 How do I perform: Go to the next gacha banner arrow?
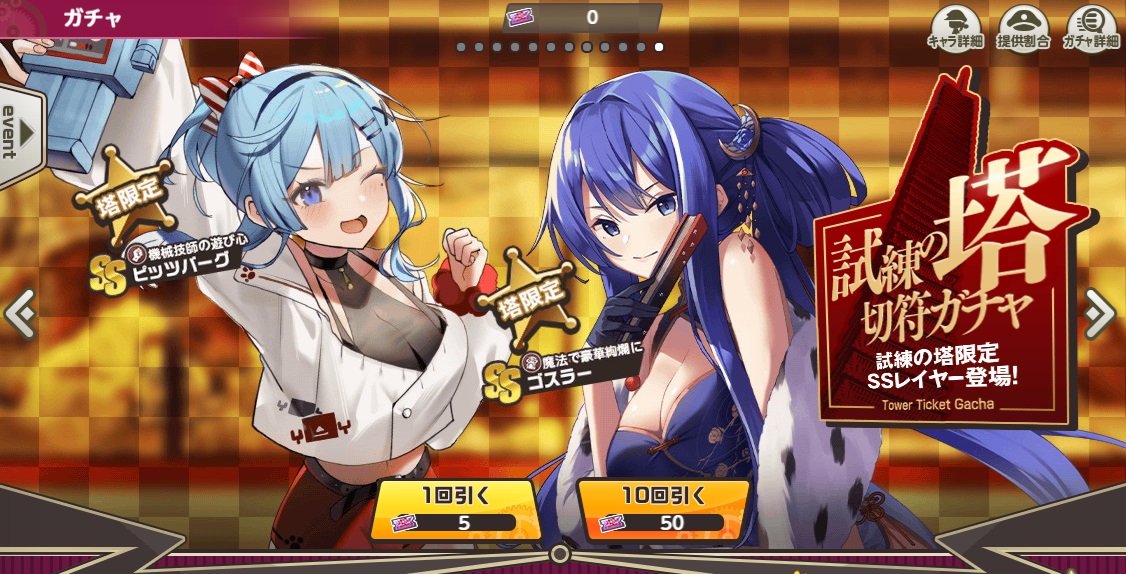click(x=1100, y=314)
